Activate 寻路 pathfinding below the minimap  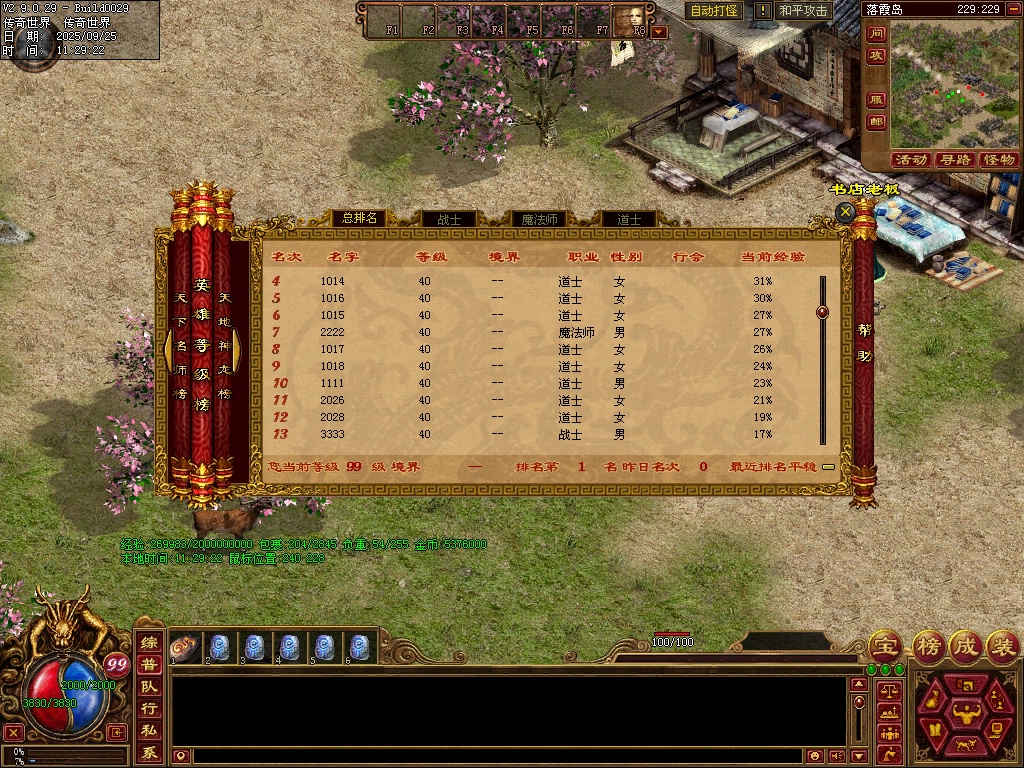click(955, 160)
